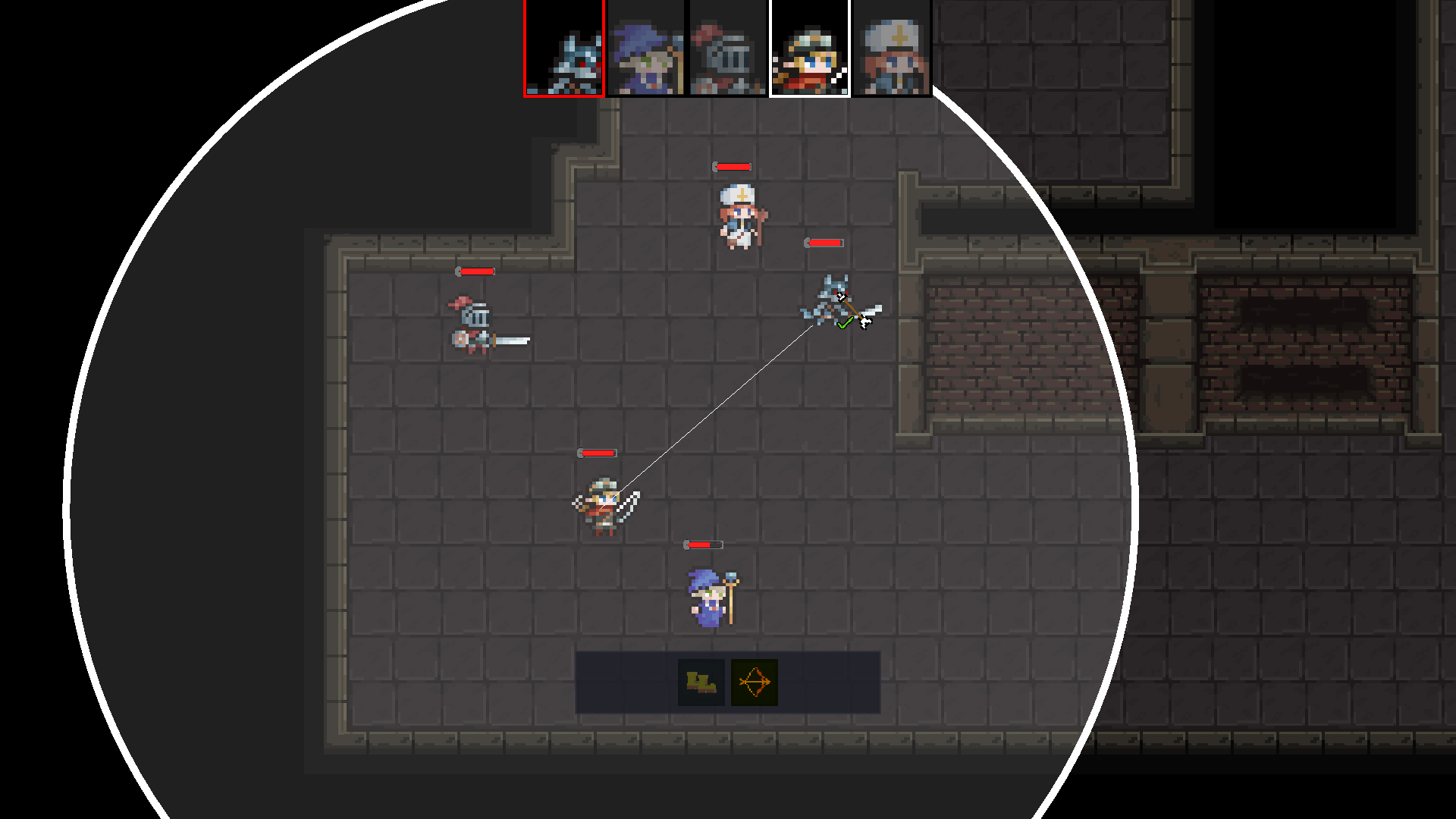Image resolution: width=1456 pixels, height=819 pixels.
Task: Select the purple-hat wizard turn portrait
Action: click(646, 49)
